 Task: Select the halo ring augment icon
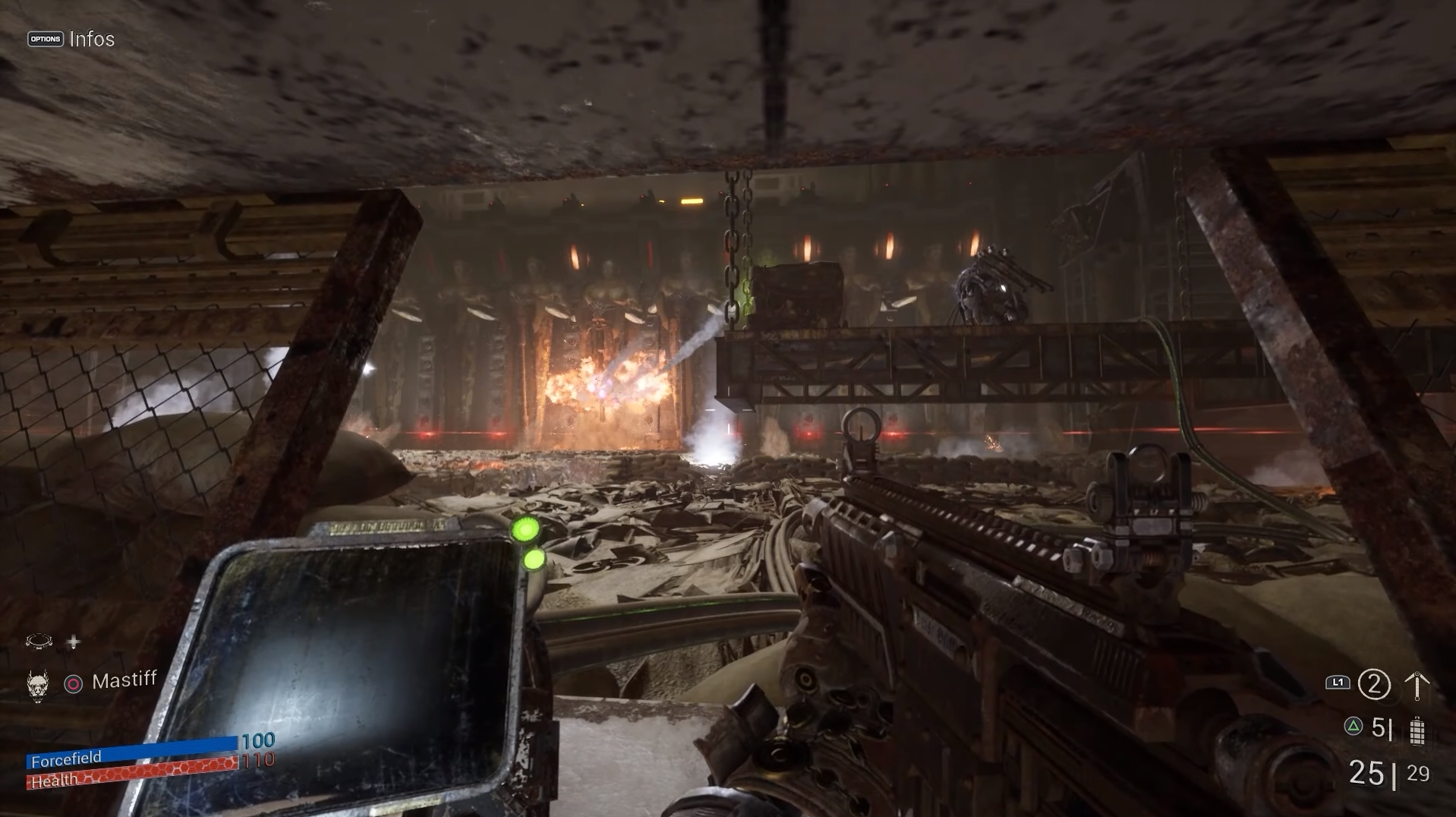click(39, 642)
